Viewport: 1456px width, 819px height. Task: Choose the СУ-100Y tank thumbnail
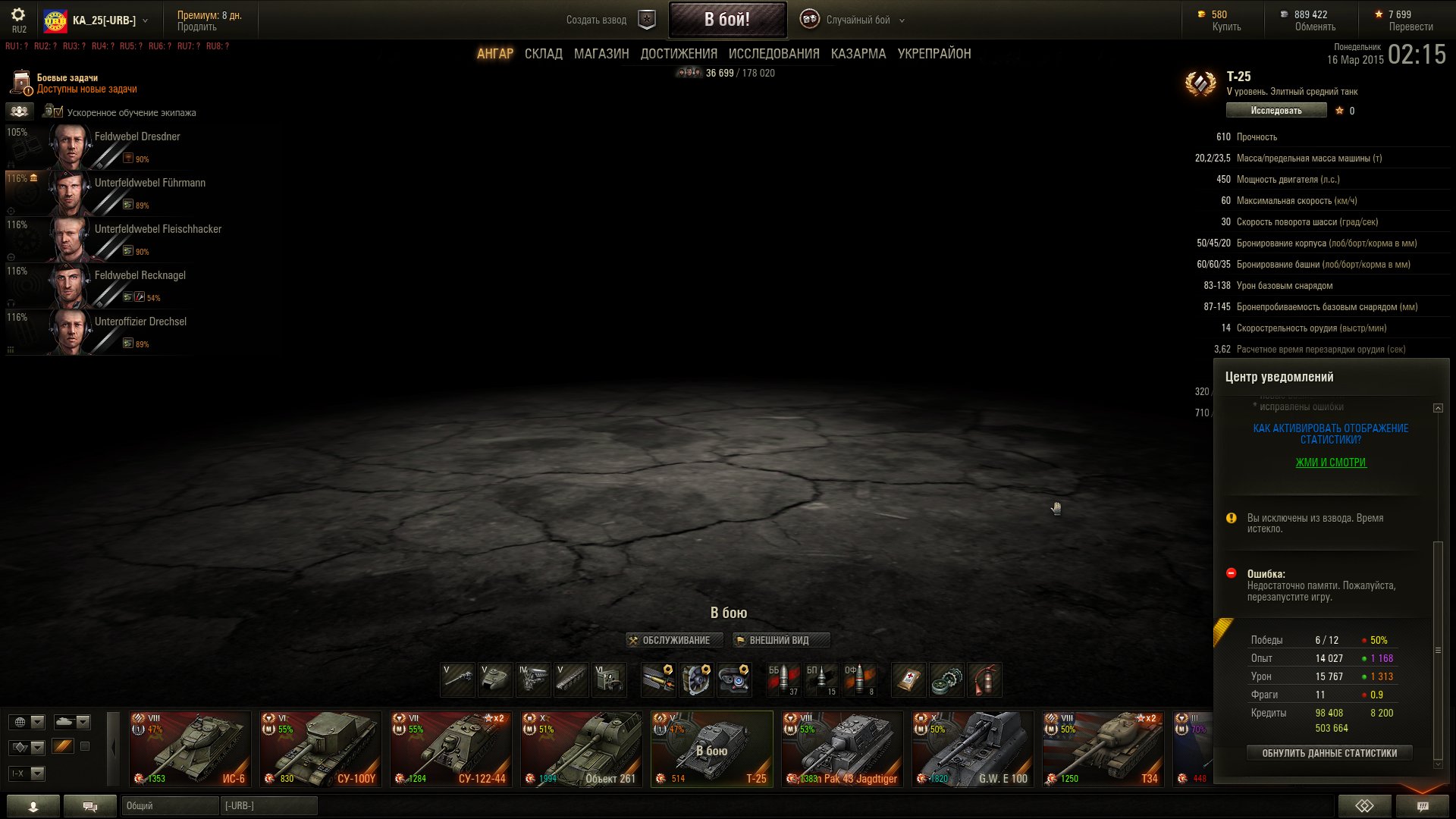pyautogui.click(x=320, y=748)
